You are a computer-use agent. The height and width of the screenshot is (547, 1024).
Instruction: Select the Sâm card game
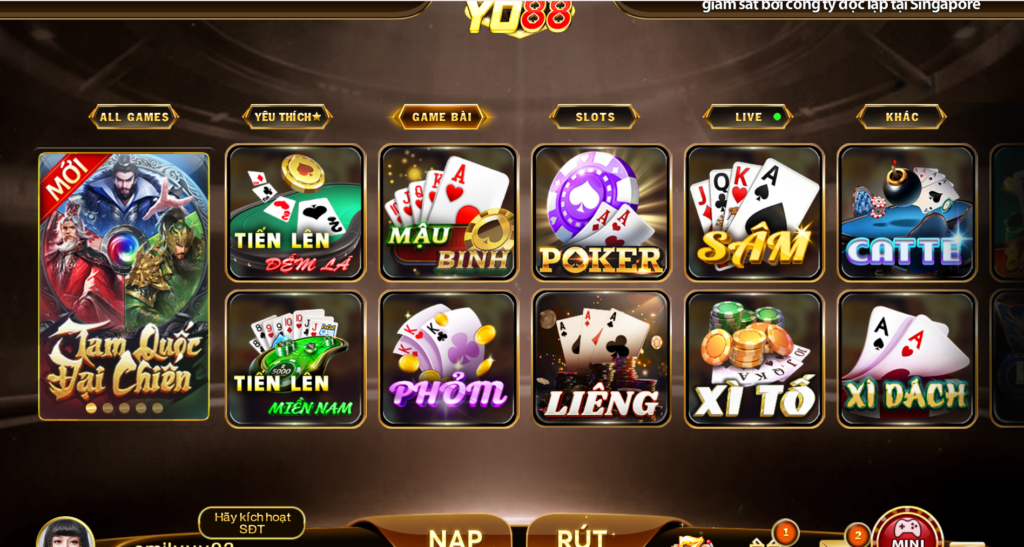coord(754,213)
